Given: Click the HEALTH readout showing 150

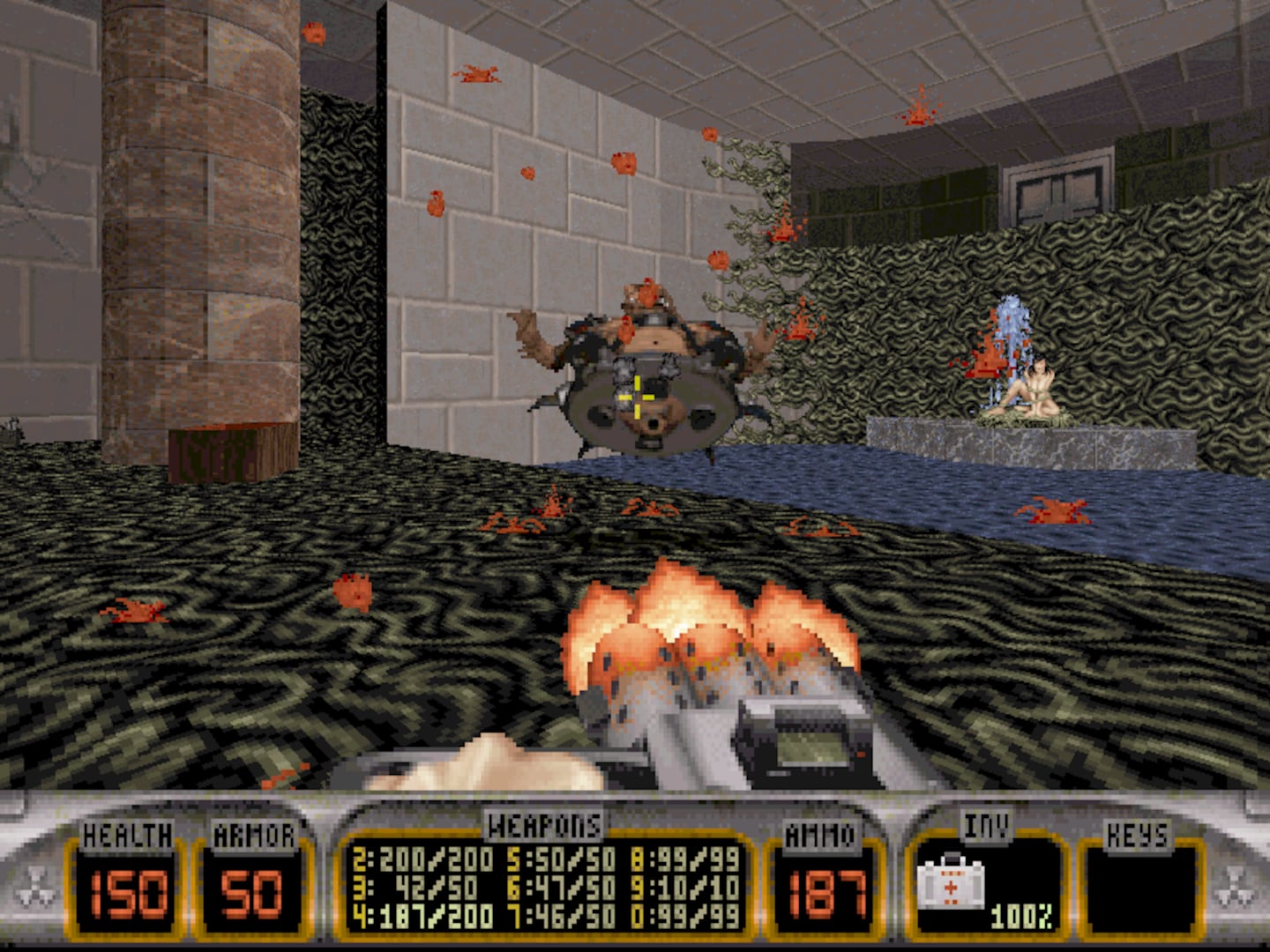Looking at the screenshot, I should coord(129,895).
